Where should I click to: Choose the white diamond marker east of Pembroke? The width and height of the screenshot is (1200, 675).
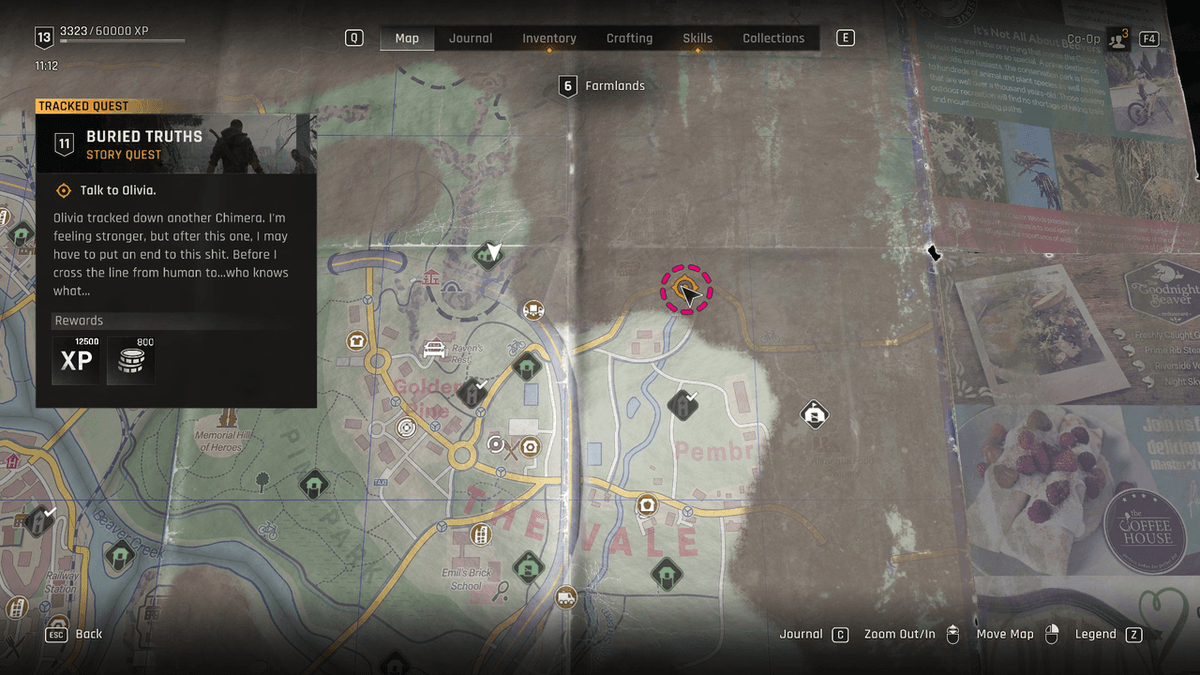coord(815,413)
